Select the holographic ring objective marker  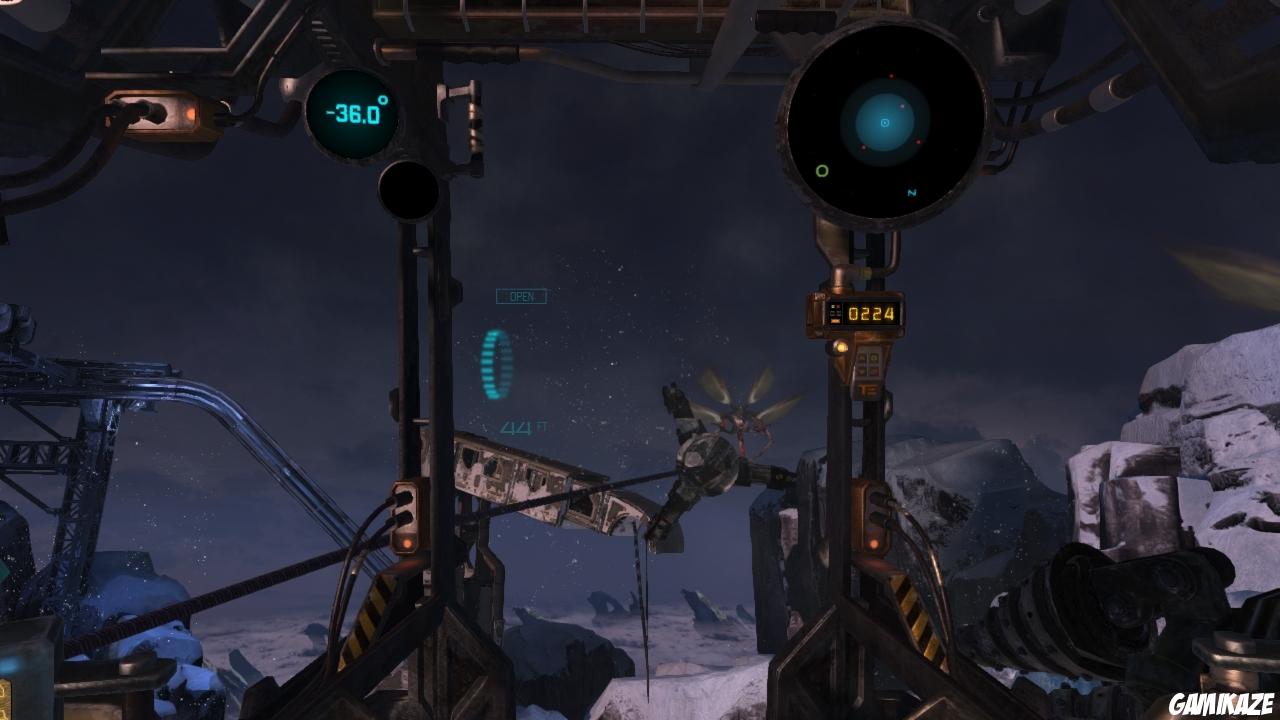pos(494,365)
